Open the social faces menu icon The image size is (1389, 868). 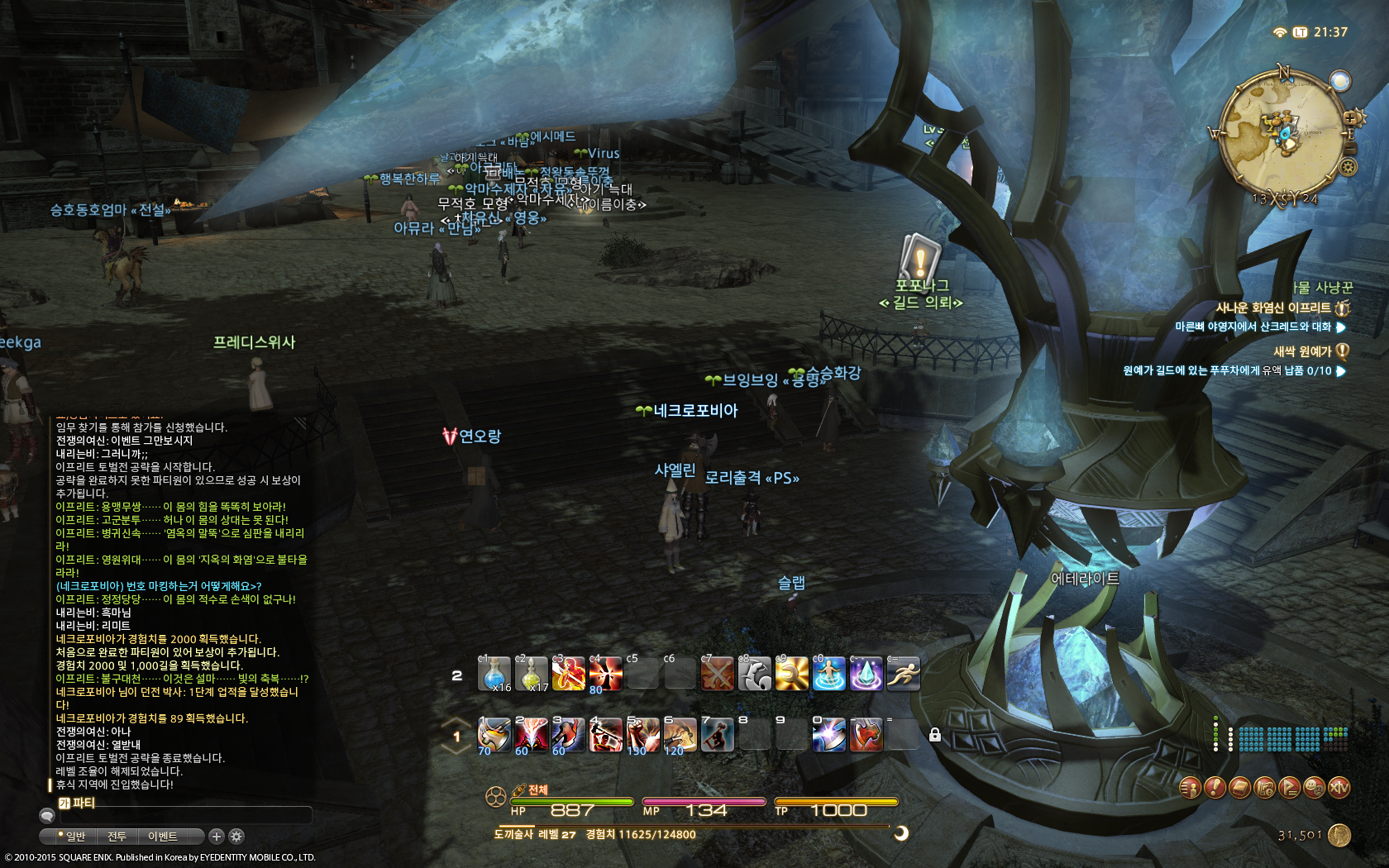1314,788
